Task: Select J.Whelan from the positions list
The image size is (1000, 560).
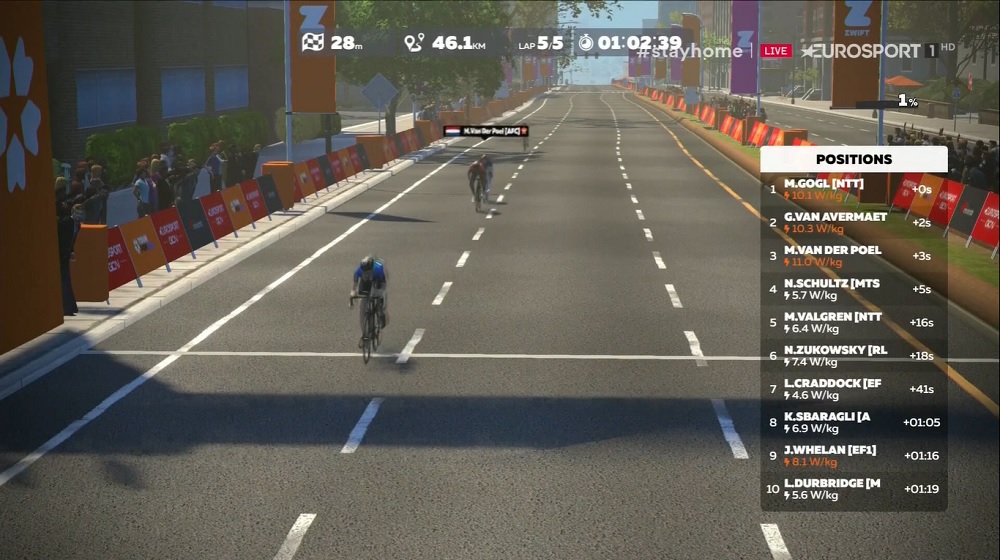Action: click(853, 456)
